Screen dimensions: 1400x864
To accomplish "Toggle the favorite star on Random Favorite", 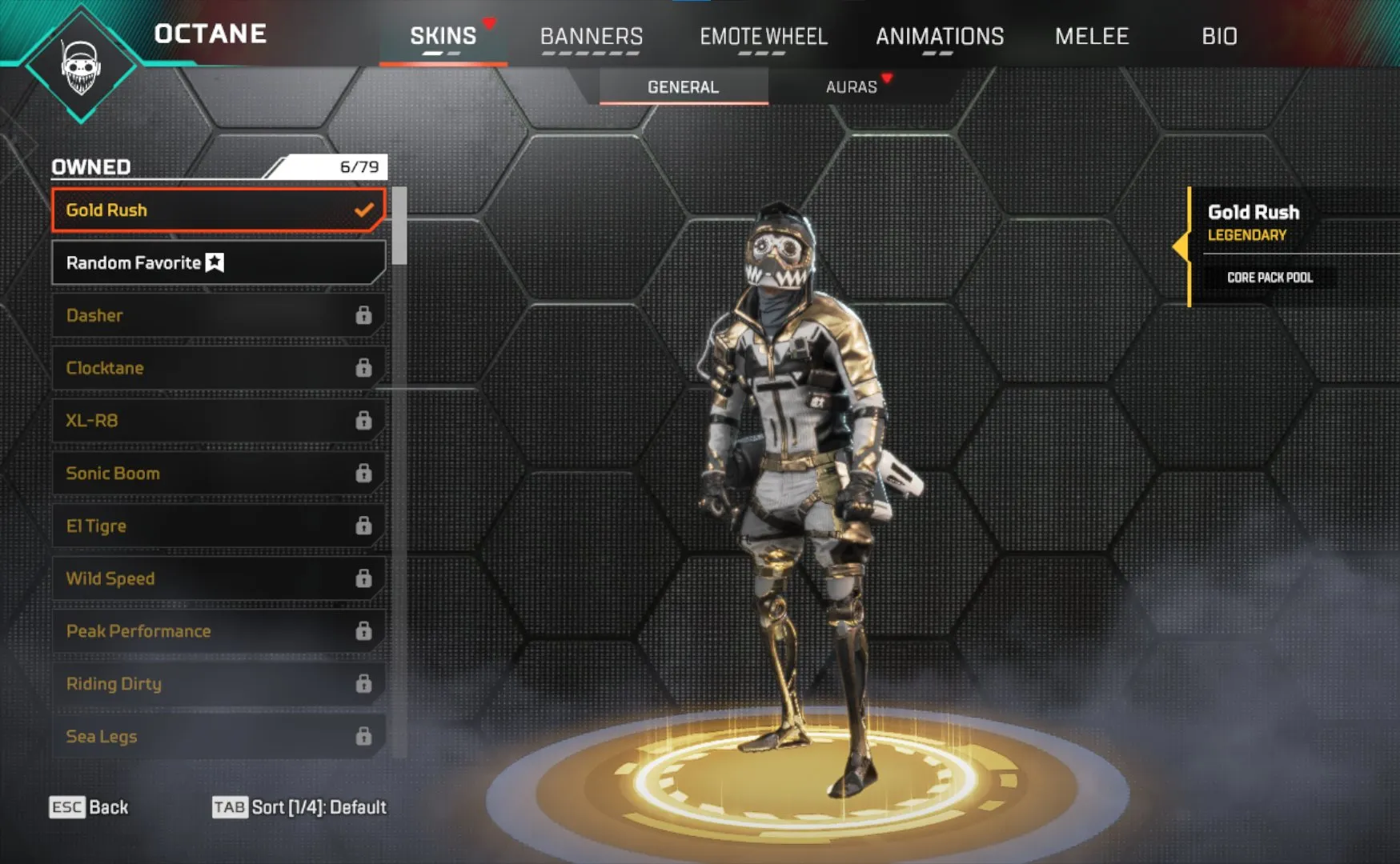I will (x=215, y=262).
